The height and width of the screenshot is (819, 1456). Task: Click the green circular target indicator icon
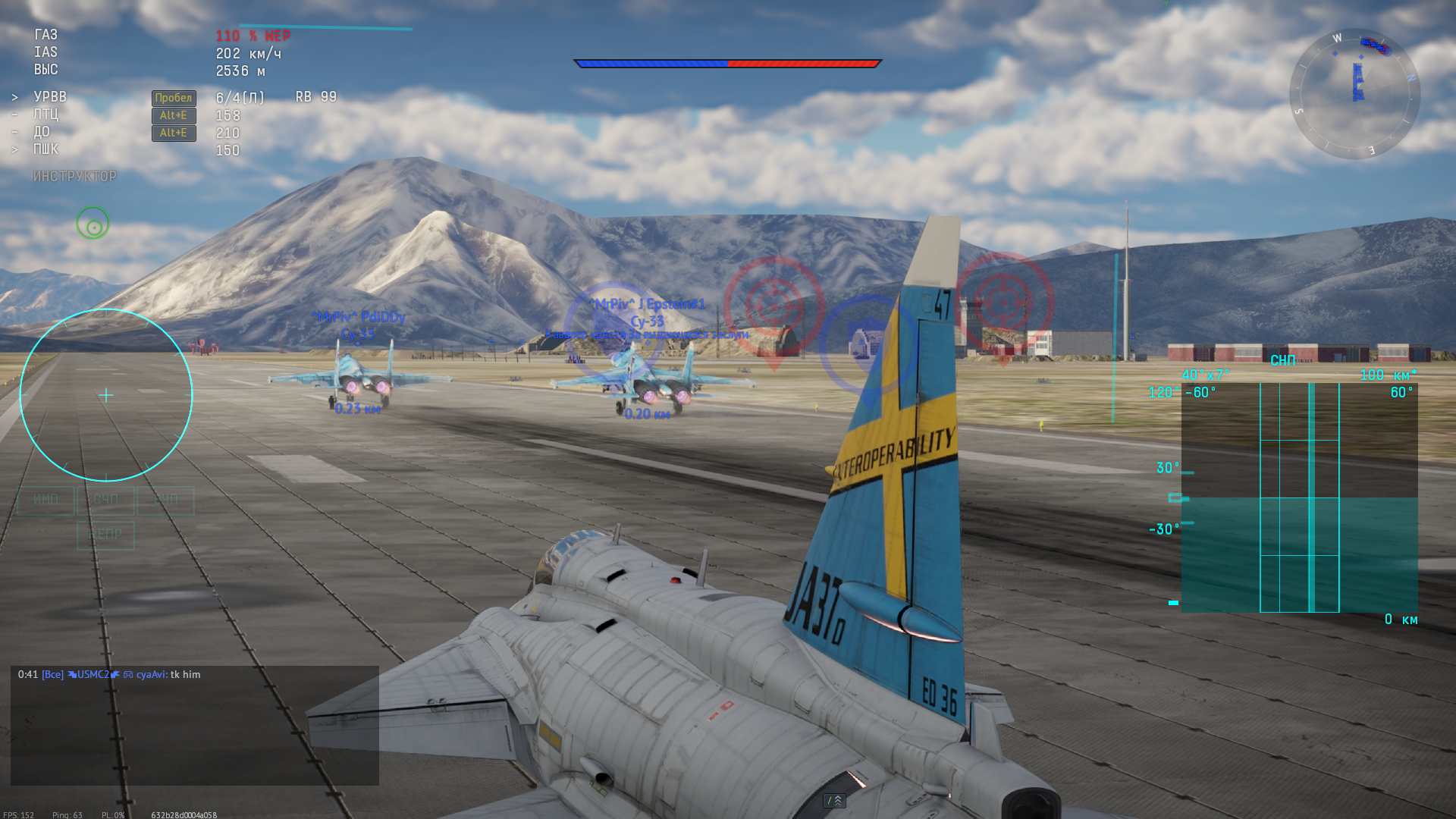(x=93, y=224)
